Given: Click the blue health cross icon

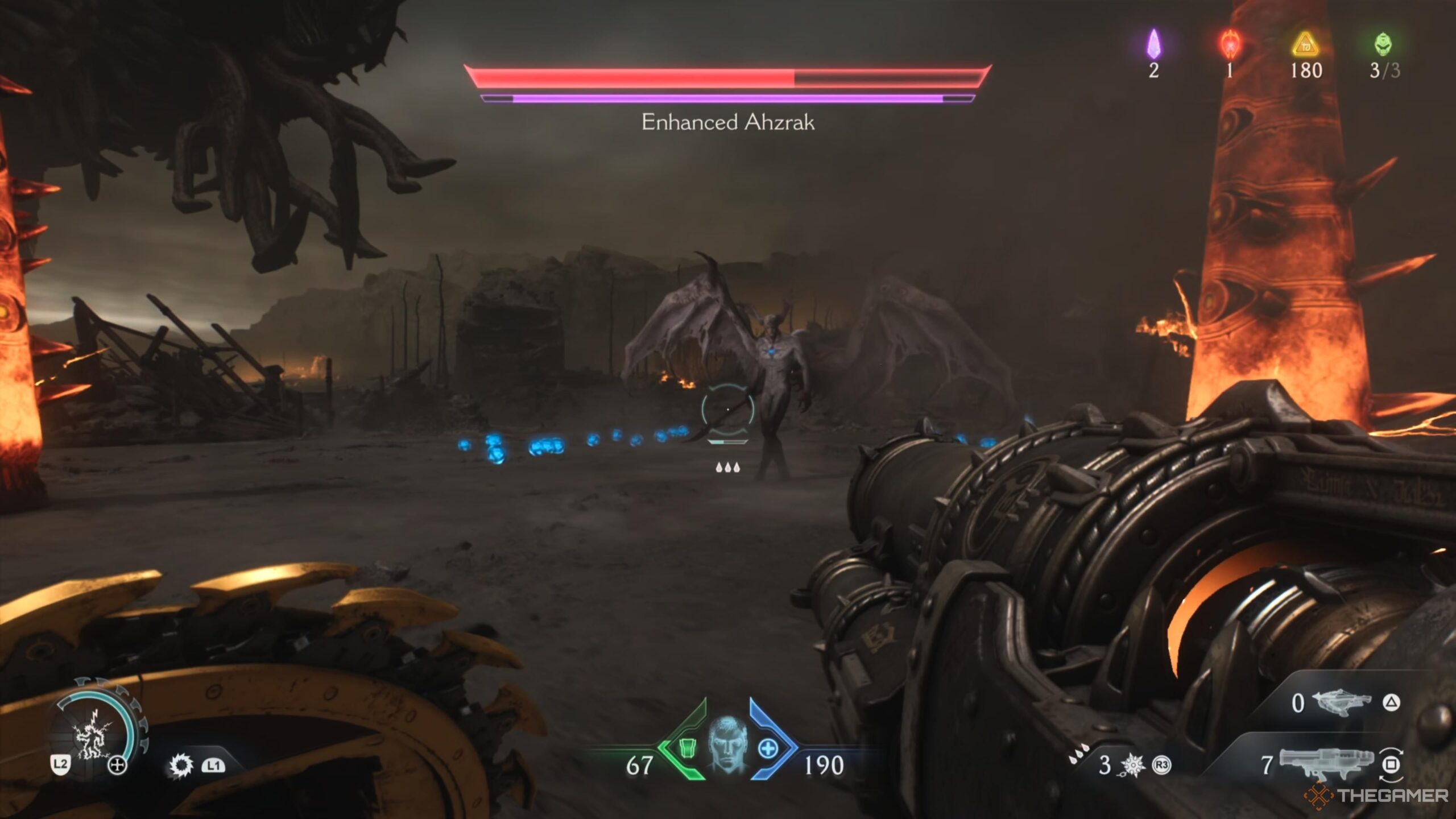Looking at the screenshot, I should click(x=768, y=748).
